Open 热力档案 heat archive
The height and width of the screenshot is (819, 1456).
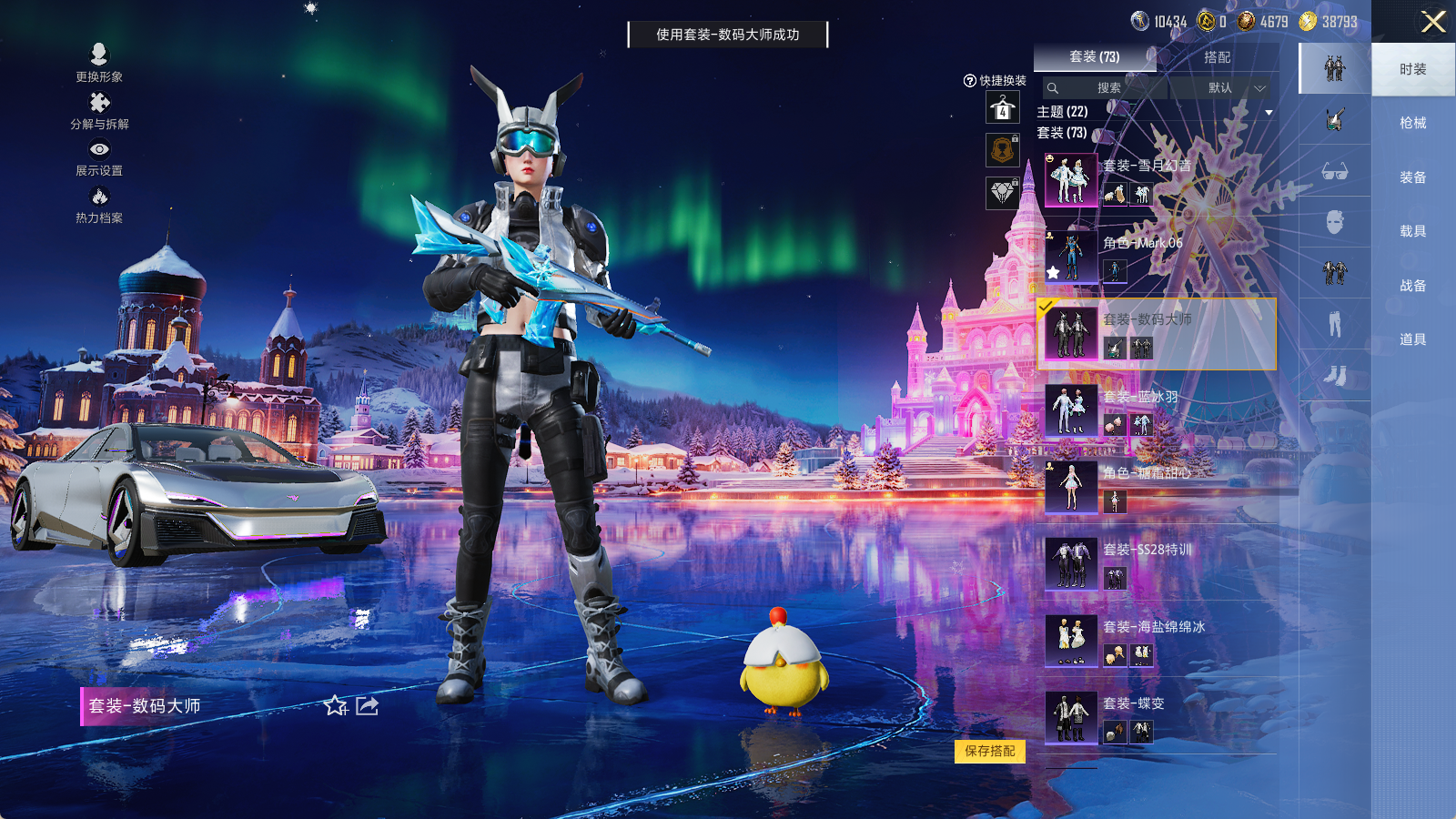click(x=99, y=204)
